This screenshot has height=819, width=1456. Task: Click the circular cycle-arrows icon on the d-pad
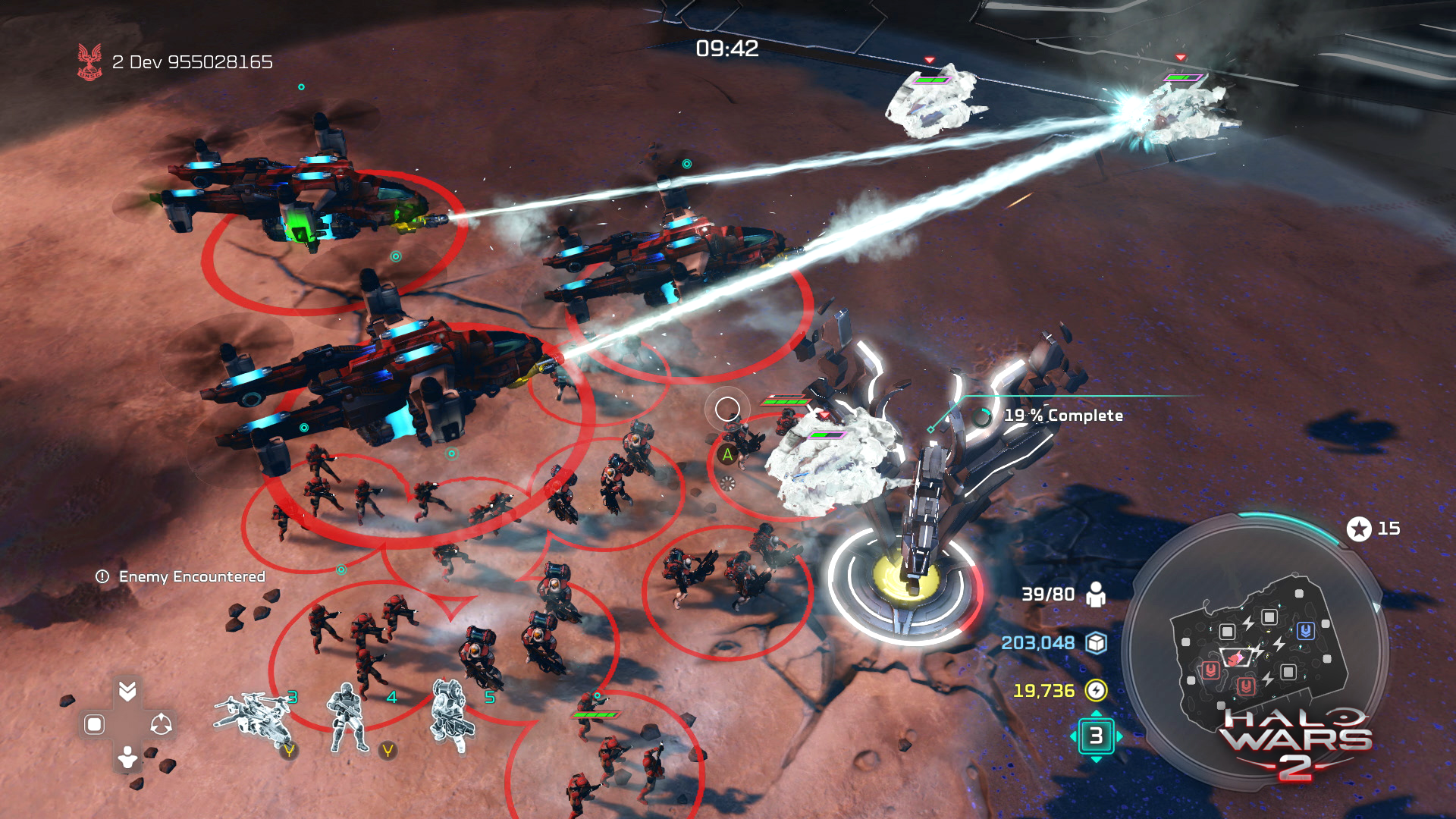[x=161, y=724]
